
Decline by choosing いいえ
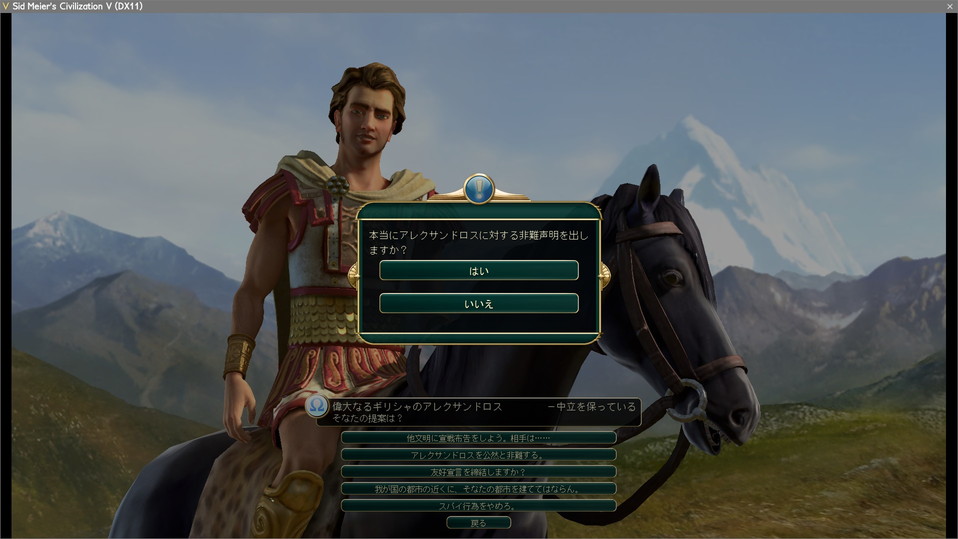pyautogui.click(x=478, y=303)
